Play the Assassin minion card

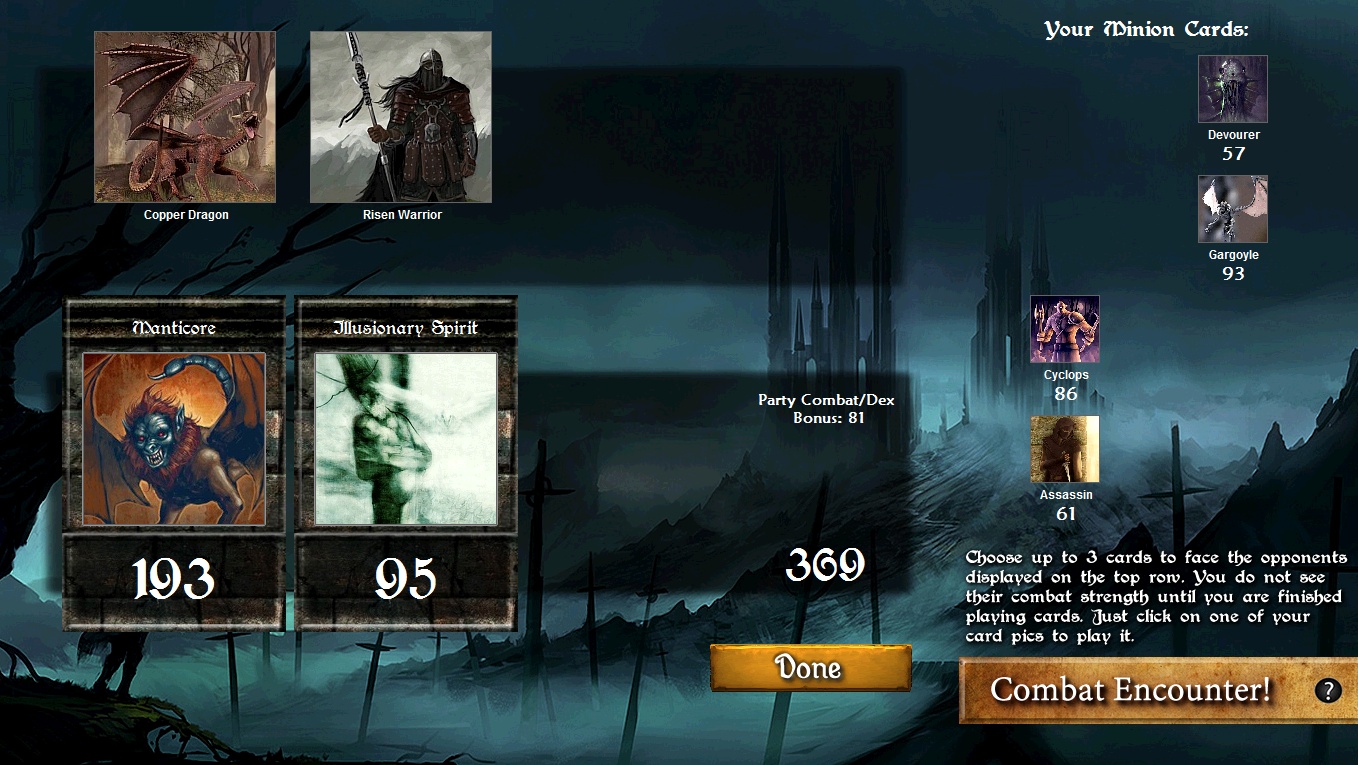tap(1064, 448)
